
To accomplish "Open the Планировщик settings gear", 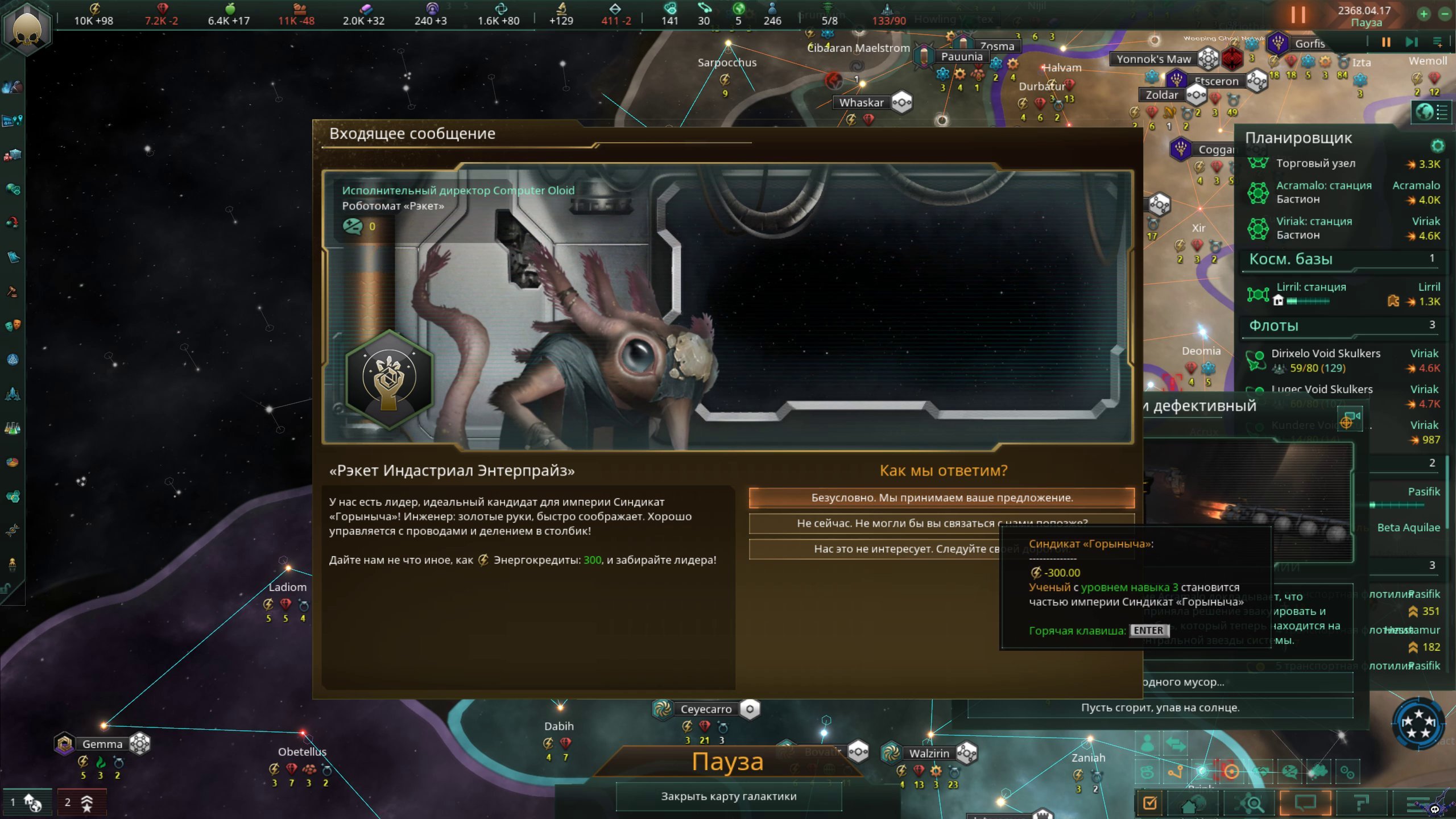I will click(1437, 146).
